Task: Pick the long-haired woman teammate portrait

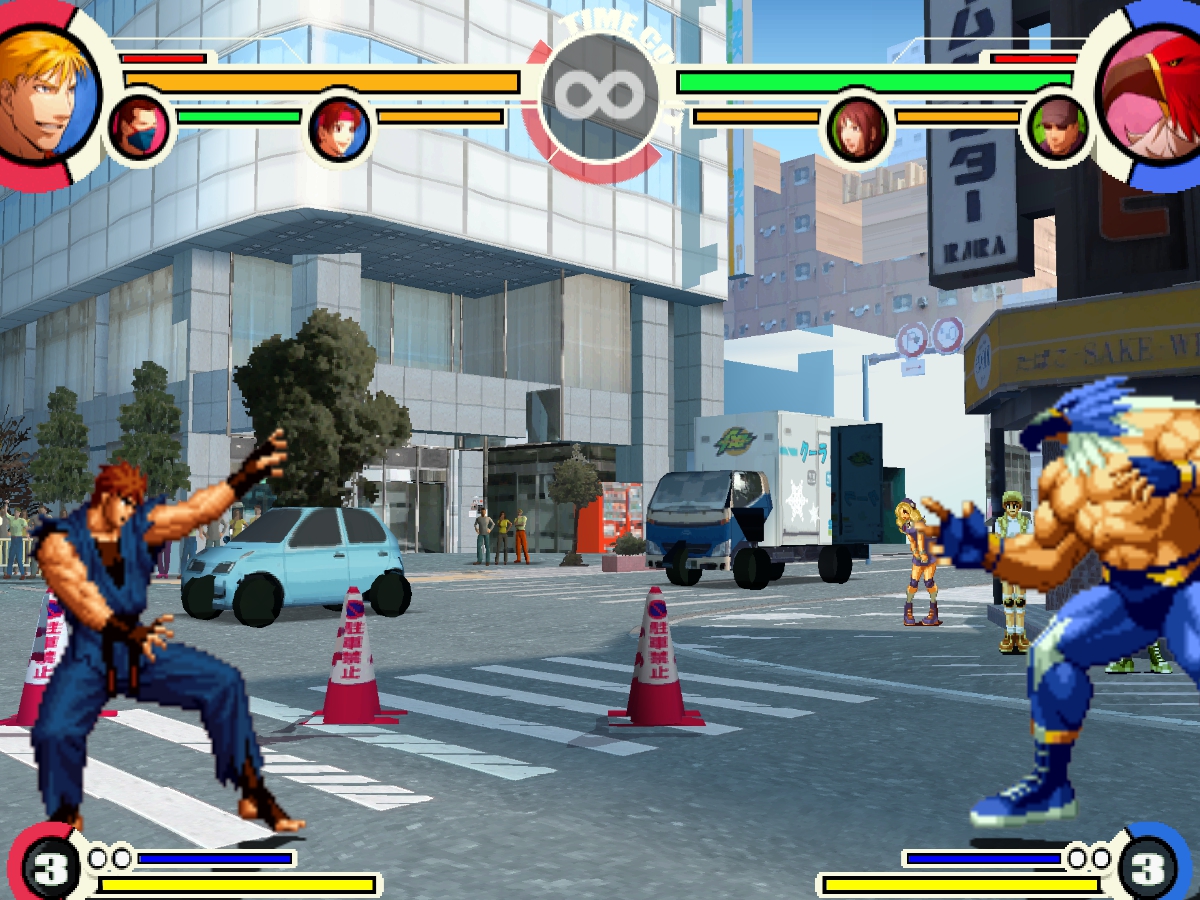Action: point(858,129)
